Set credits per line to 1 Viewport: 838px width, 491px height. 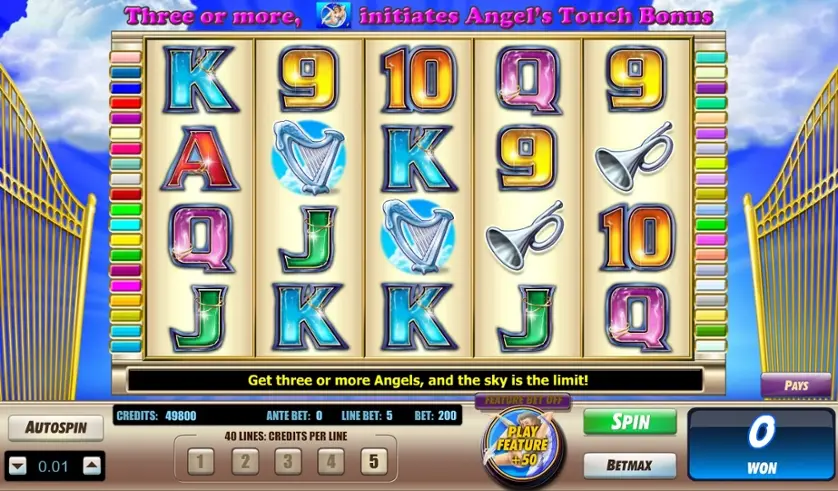(x=201, y=462)
